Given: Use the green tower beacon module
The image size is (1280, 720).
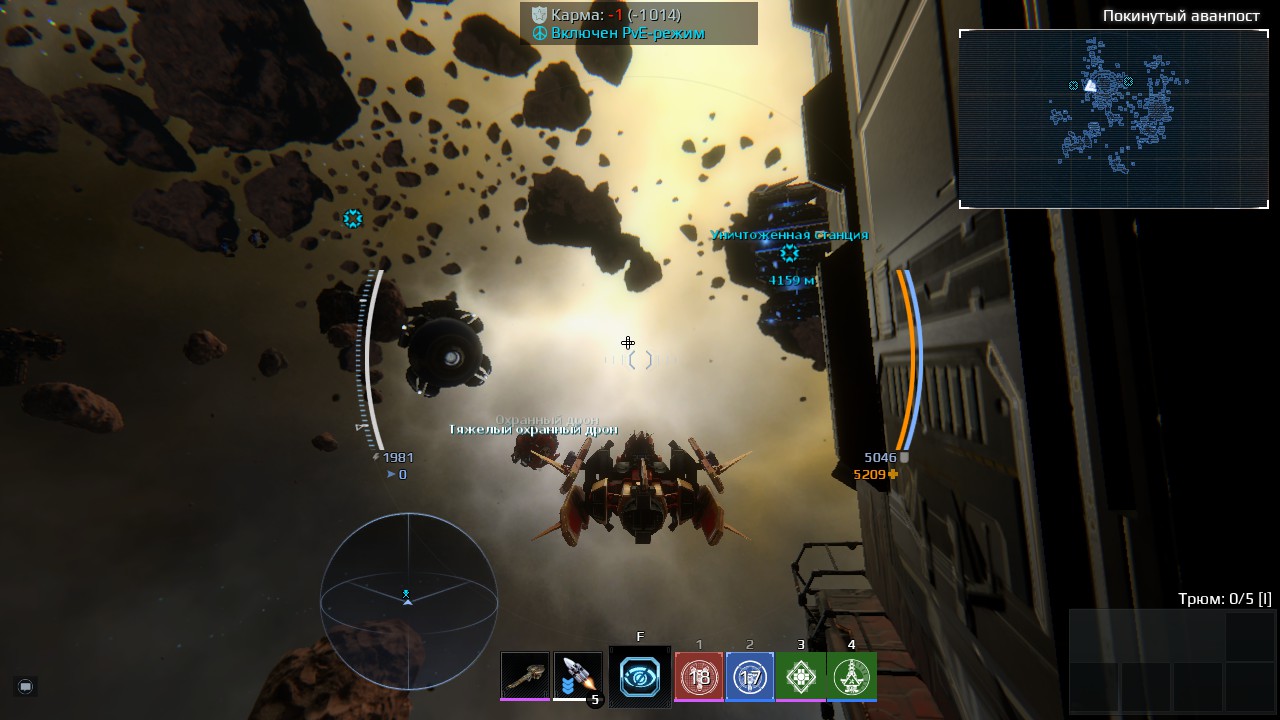Looking at the screenshot, I should click(x=852, y=677).
